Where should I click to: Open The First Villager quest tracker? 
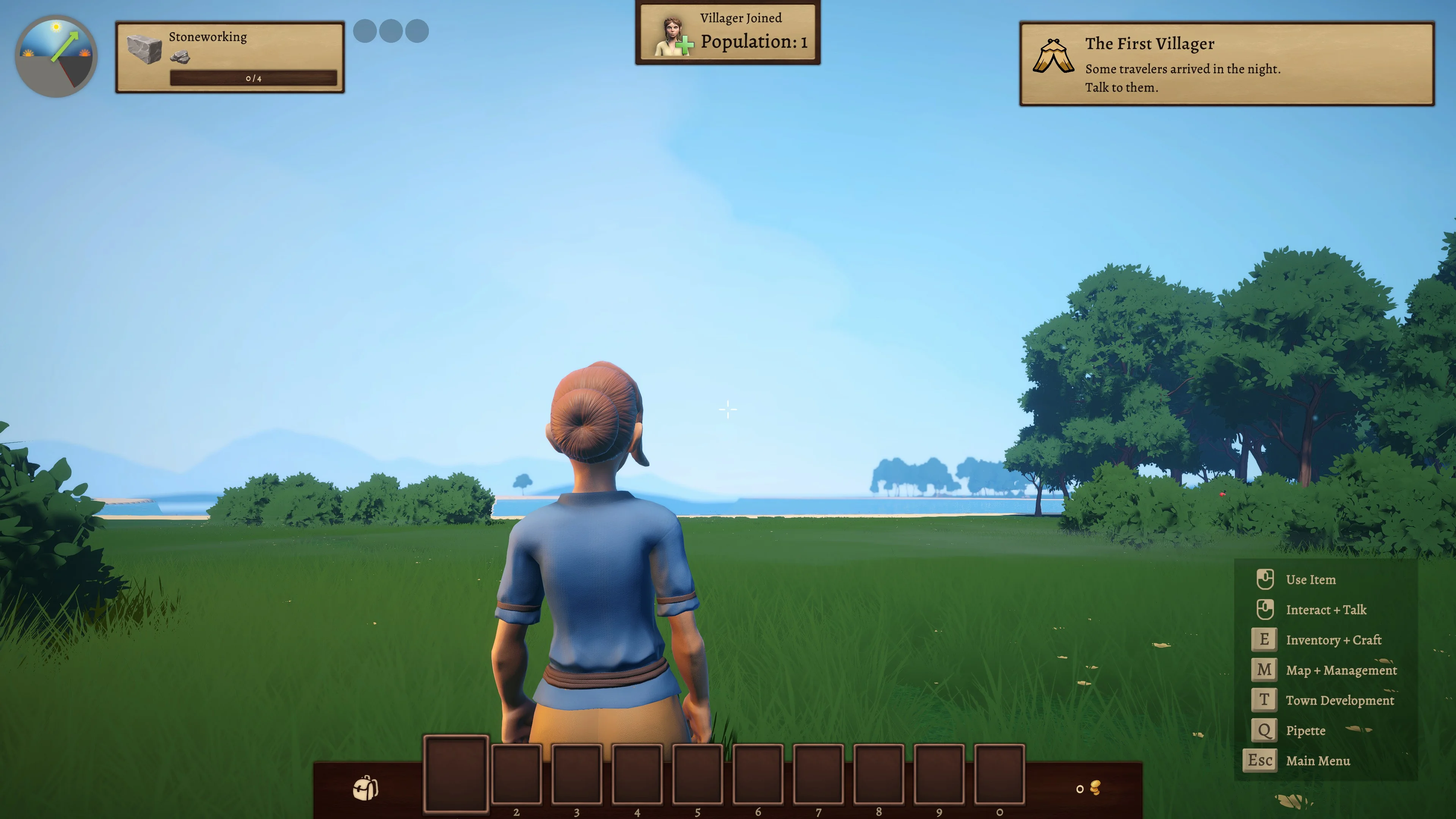click(x=1227, y=64)
